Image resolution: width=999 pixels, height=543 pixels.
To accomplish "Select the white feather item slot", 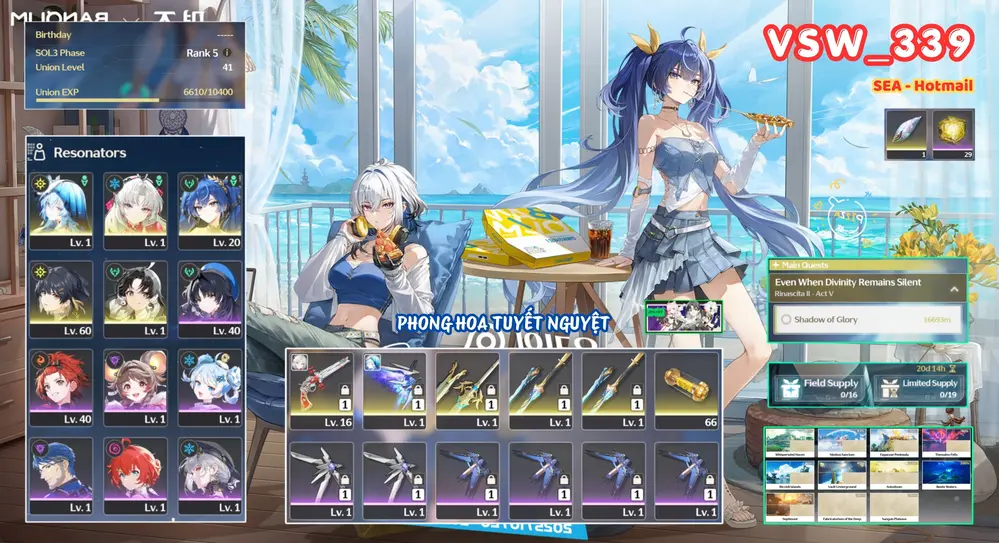I will tap(907, 134).
